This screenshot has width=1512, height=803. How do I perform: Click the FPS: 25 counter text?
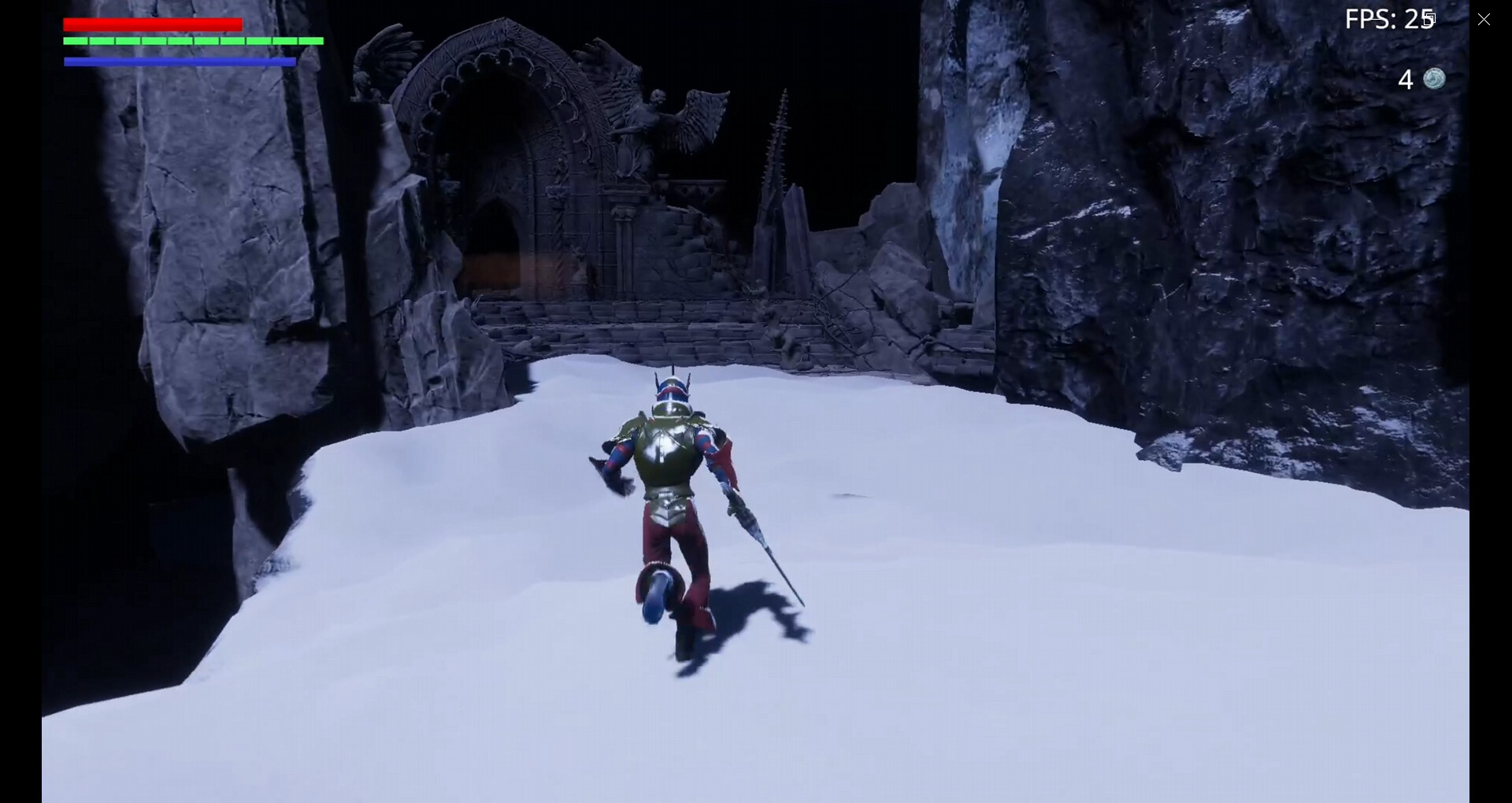click(x=1388, y=19)
